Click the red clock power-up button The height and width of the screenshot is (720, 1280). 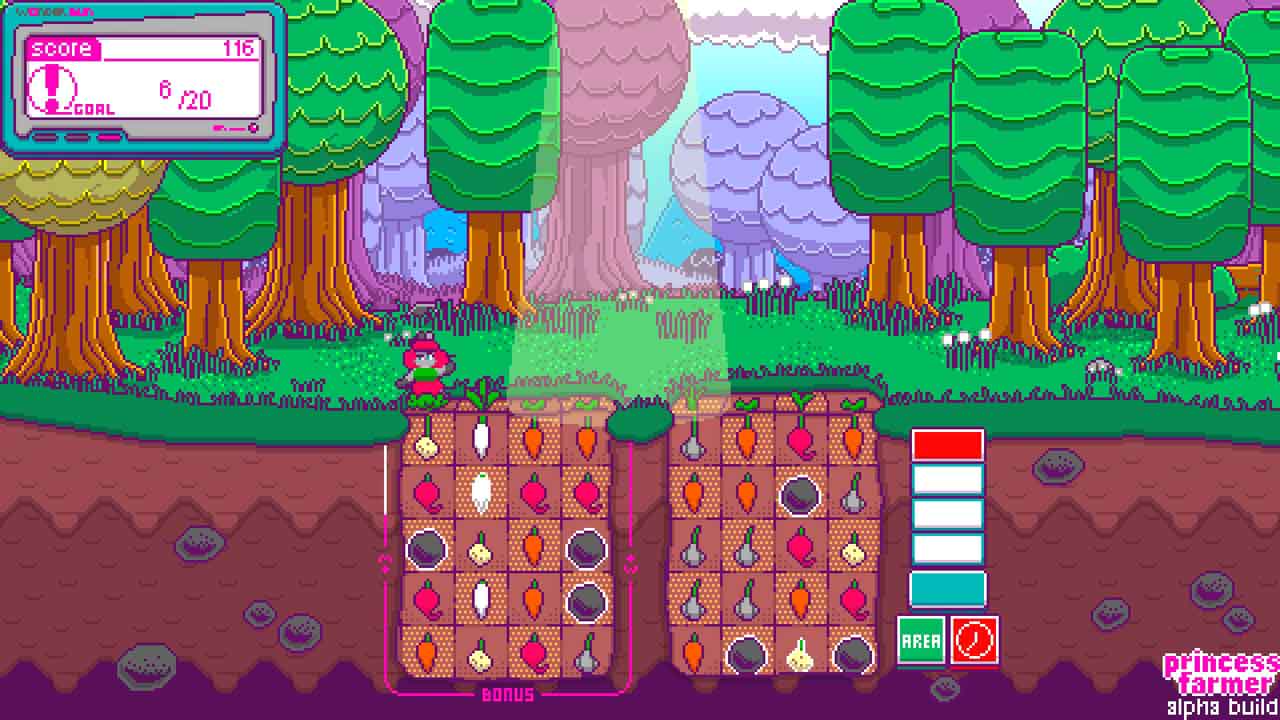974,640
